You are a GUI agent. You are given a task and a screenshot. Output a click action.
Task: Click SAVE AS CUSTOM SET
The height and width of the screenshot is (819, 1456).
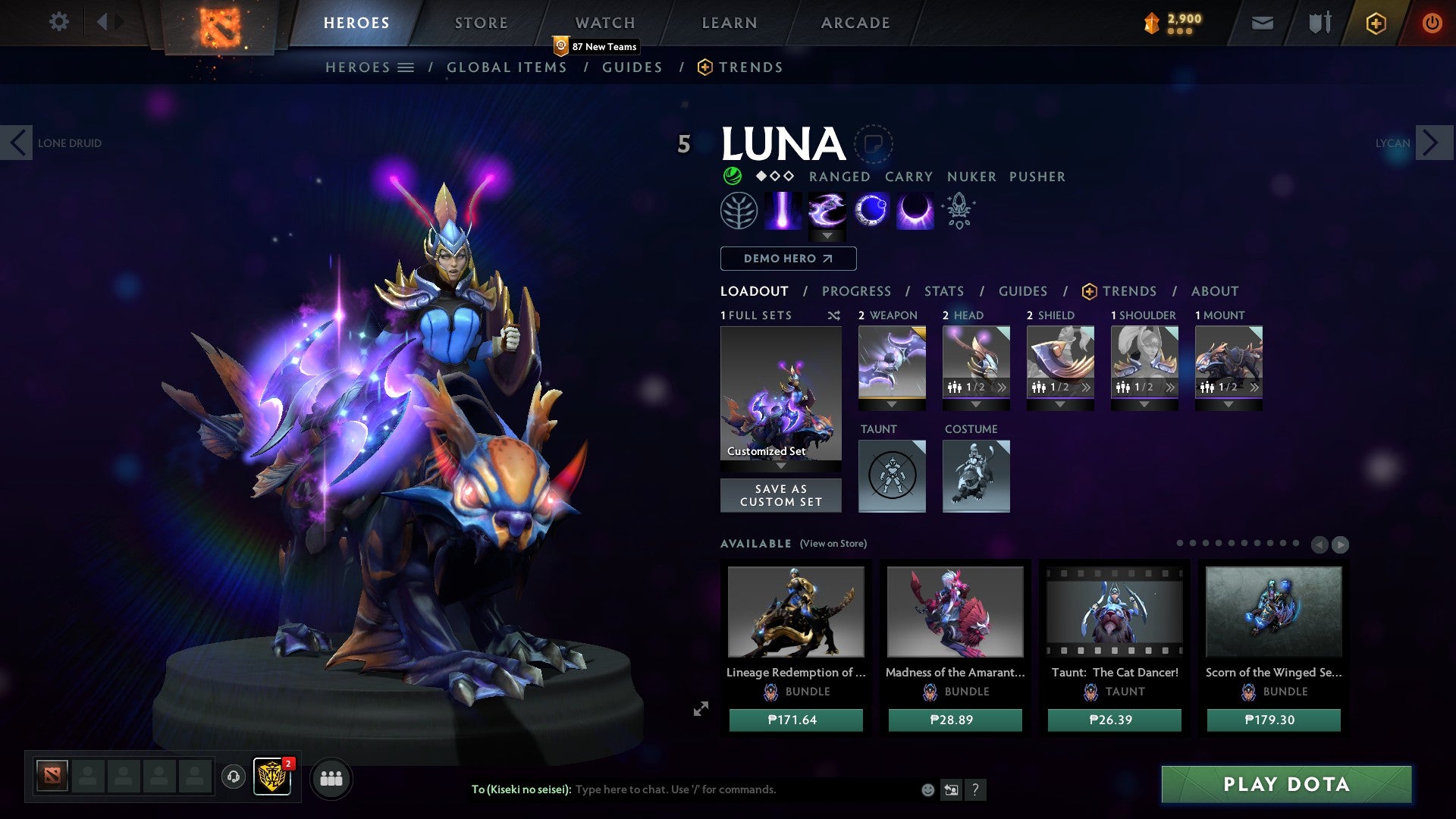tap(780, 494)
